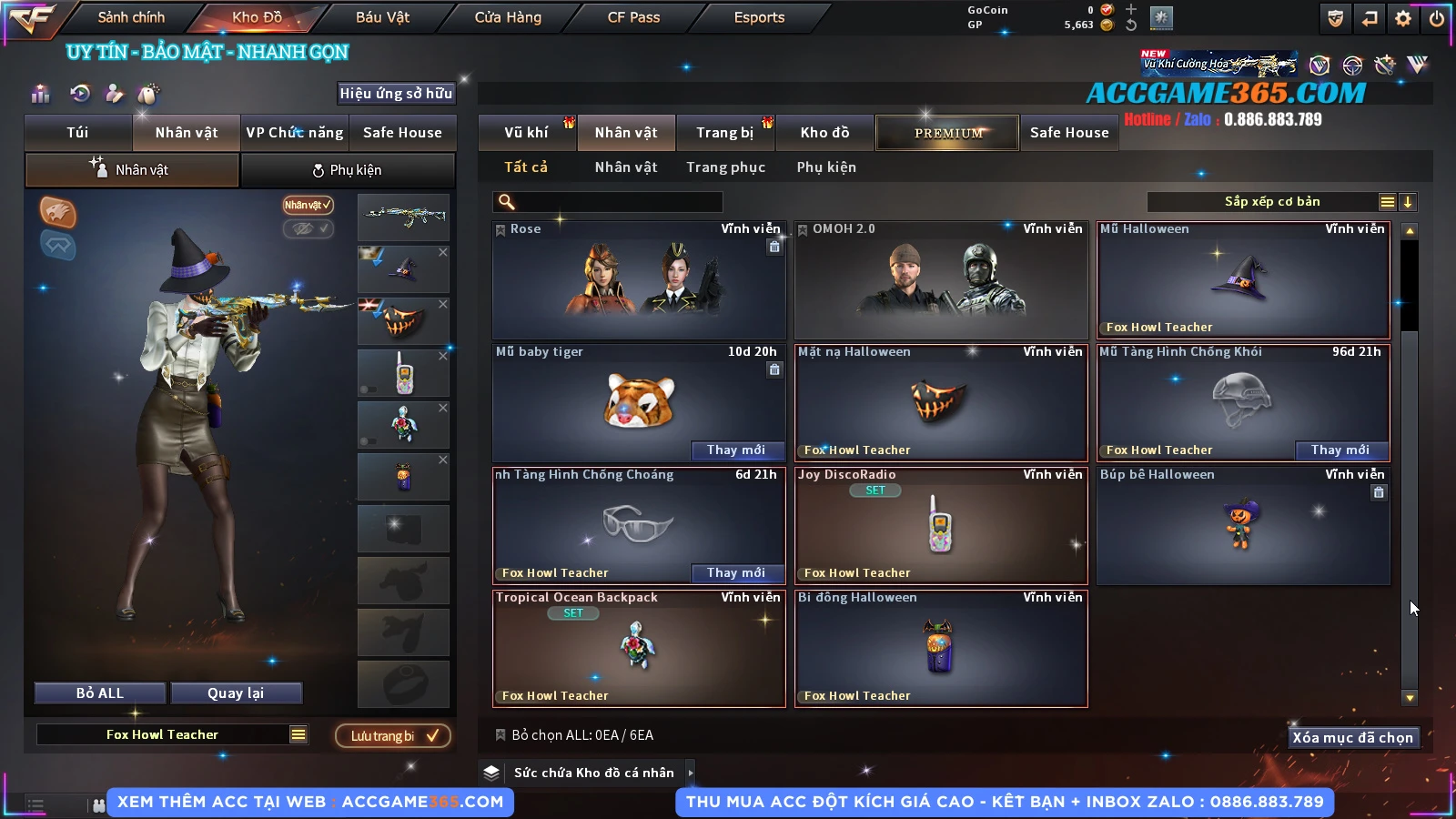Open the Sắp xếp cơ bản sort dropdown
Viewport: 1456px width, 819px height.
click(1271, 202)
